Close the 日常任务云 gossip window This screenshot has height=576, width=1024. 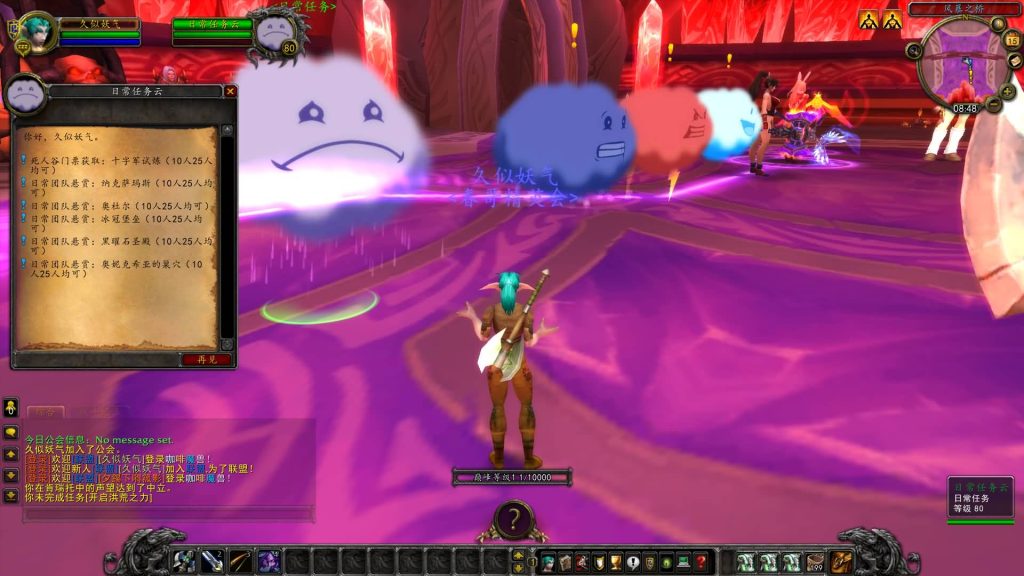pyautogui.click(x=231, y=92)
